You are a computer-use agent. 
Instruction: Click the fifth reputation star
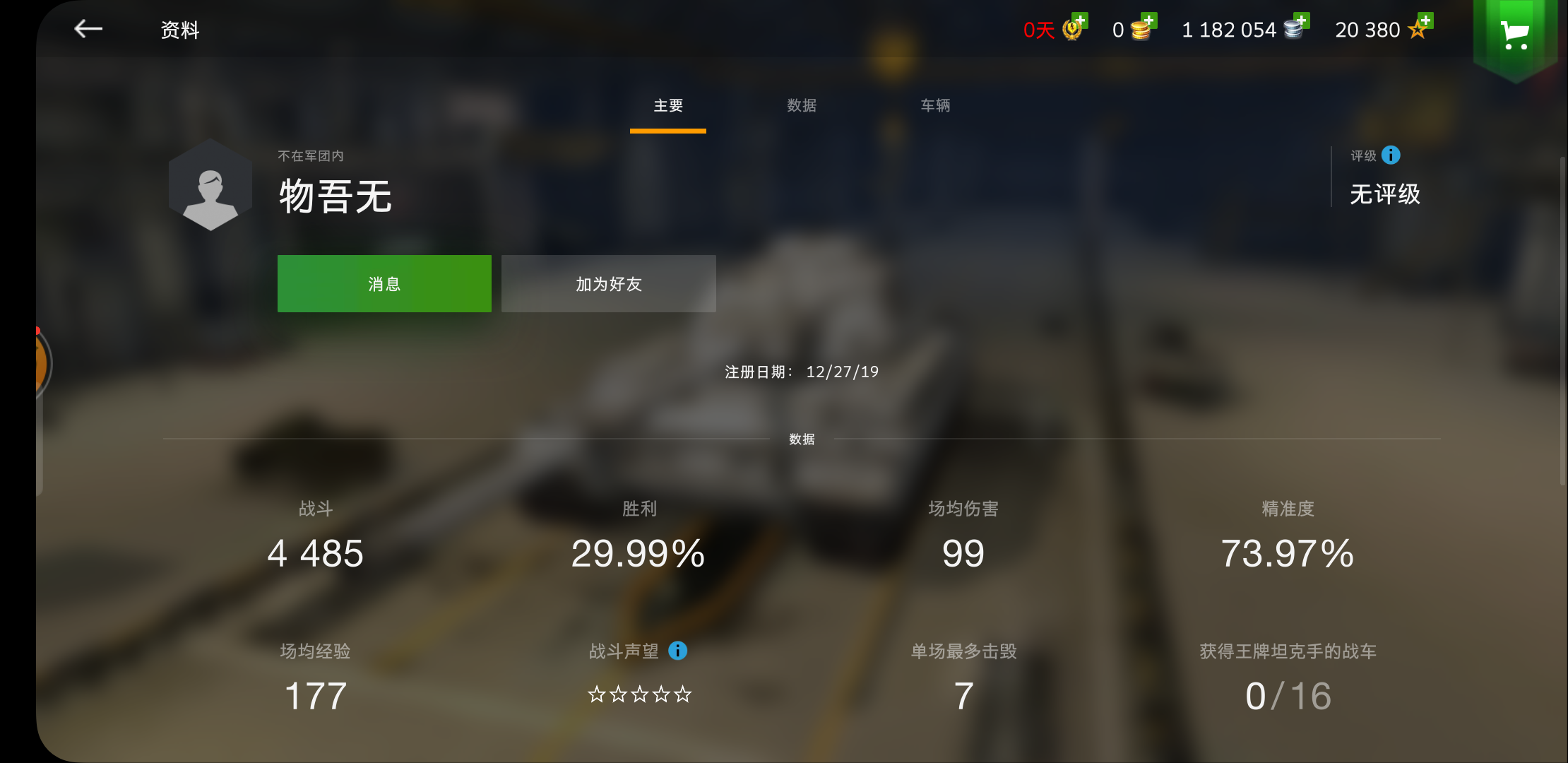pos(684,695)
